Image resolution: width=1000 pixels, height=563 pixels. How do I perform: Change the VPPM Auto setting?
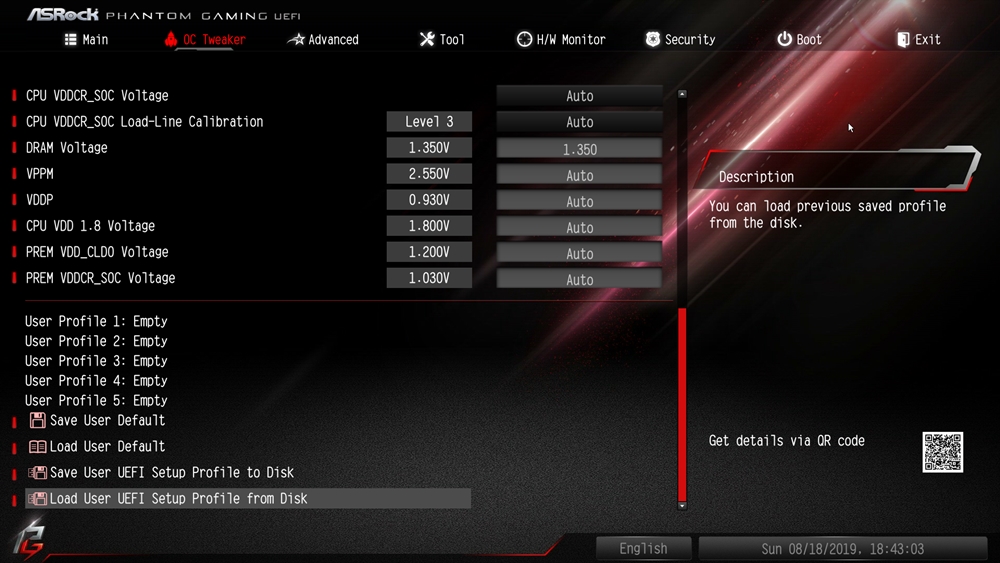point(579,175)
